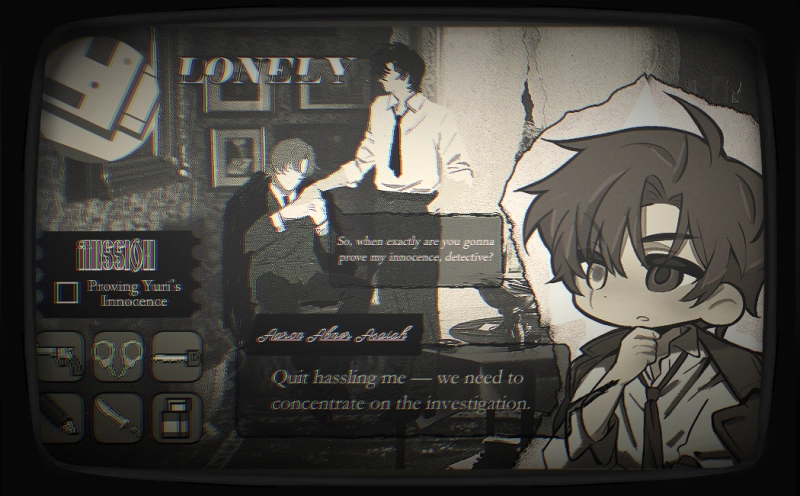Click the "prove my innocence" speech bubble
The image size is (800, 496).
[x=417, y=250]
